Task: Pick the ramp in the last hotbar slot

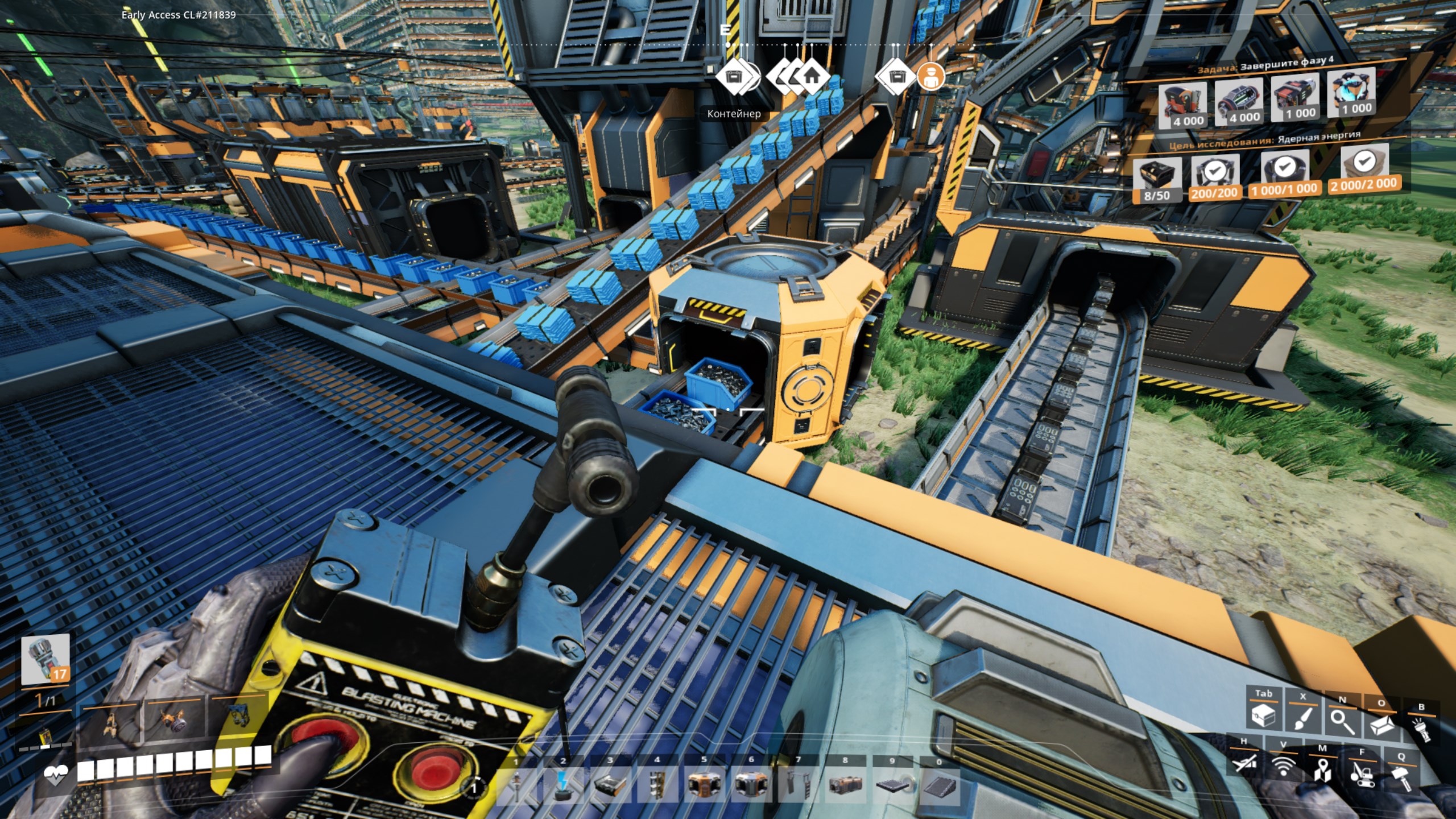Action: 938,787
